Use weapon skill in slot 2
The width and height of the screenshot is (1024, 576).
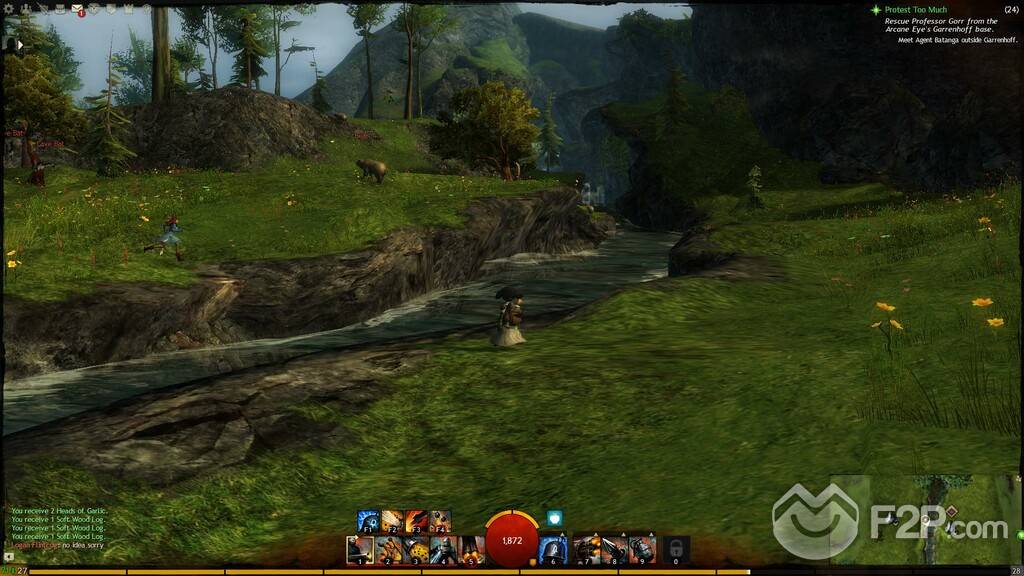click(387, 549)
